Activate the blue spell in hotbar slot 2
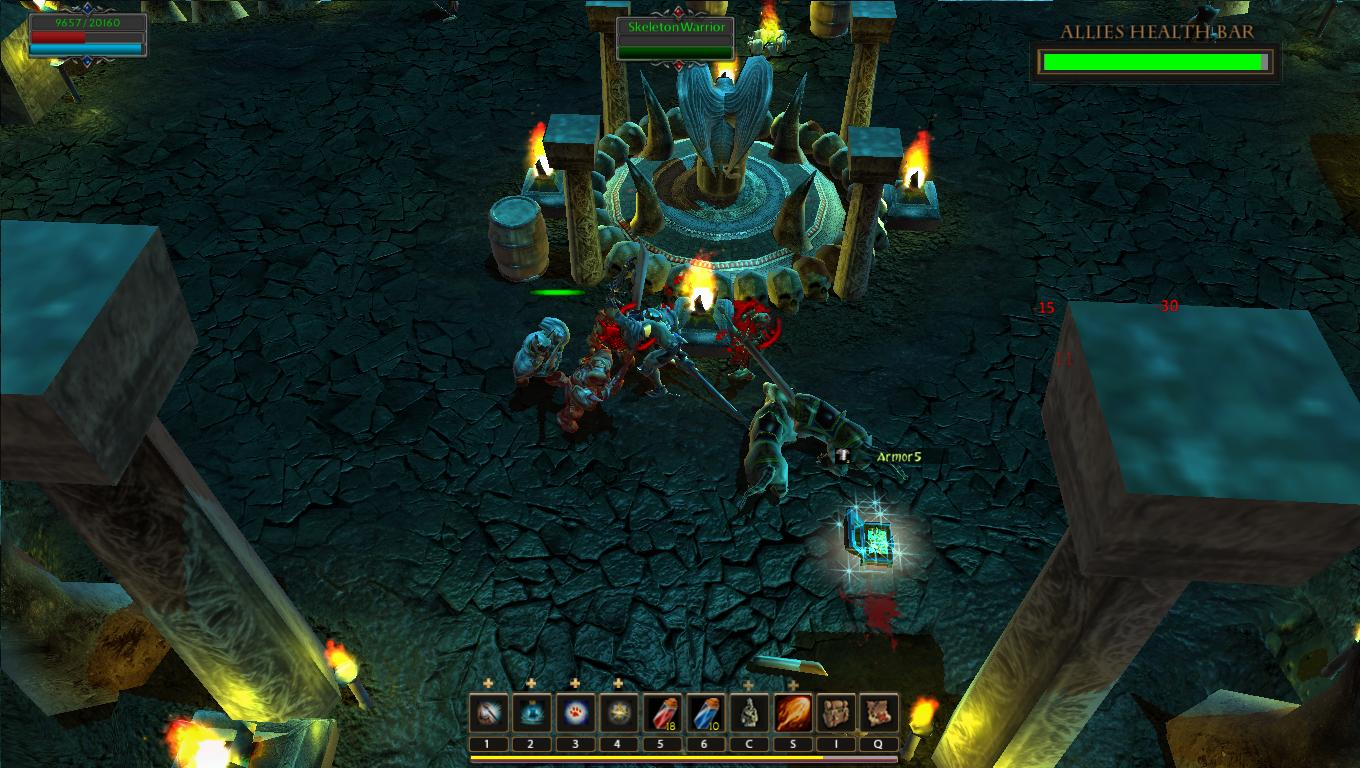 click(x=532, y=711)
